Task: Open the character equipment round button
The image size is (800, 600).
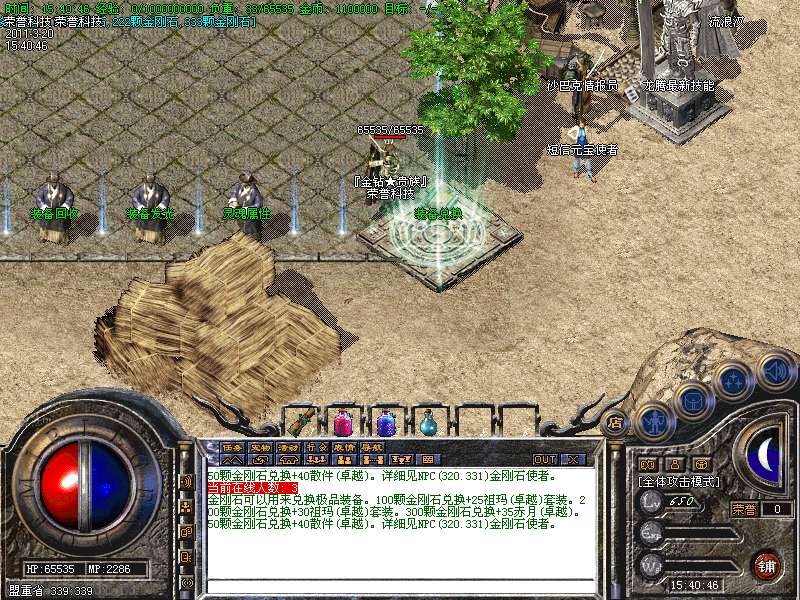Action: tap(653, 419)
